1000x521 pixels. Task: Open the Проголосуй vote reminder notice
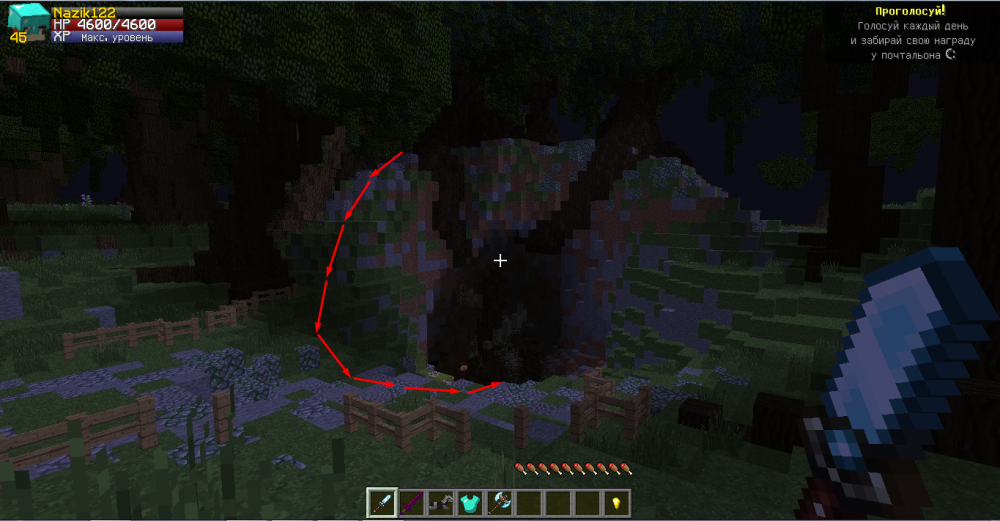pyautogui.click(x=902, y=10)
